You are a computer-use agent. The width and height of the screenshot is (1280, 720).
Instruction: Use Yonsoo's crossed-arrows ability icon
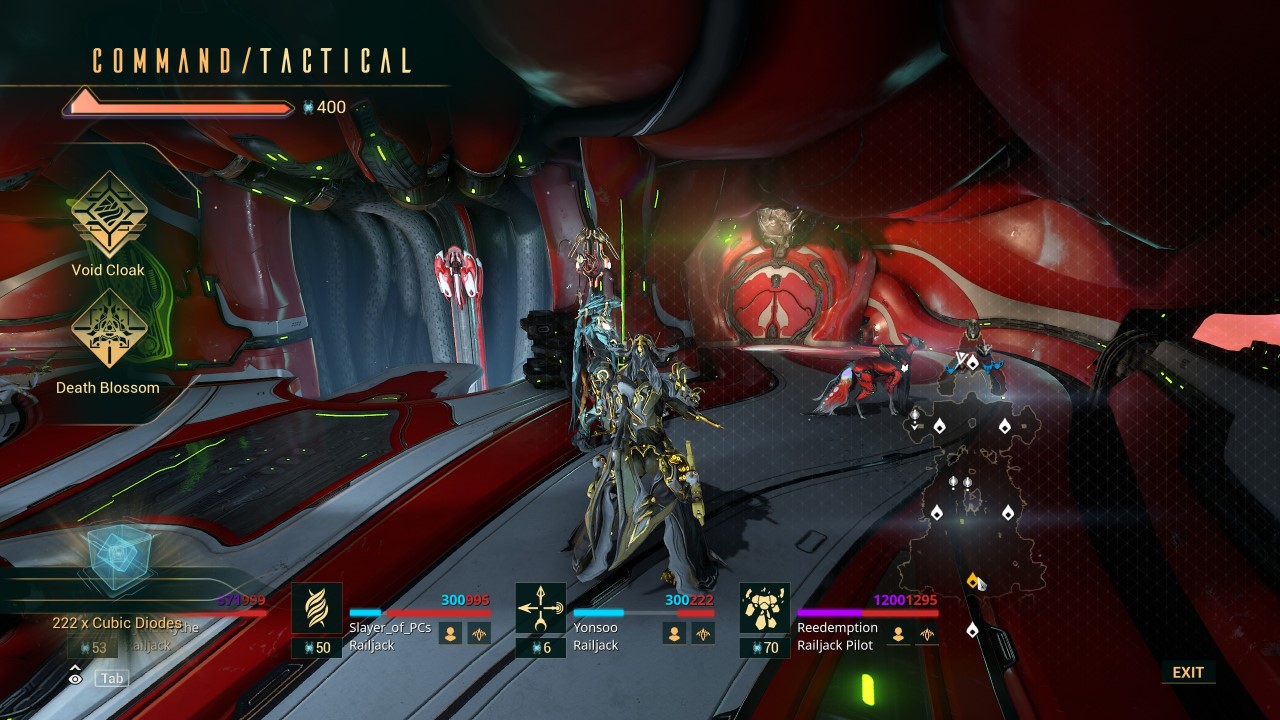pyautogui.click(x=541, y=608)
